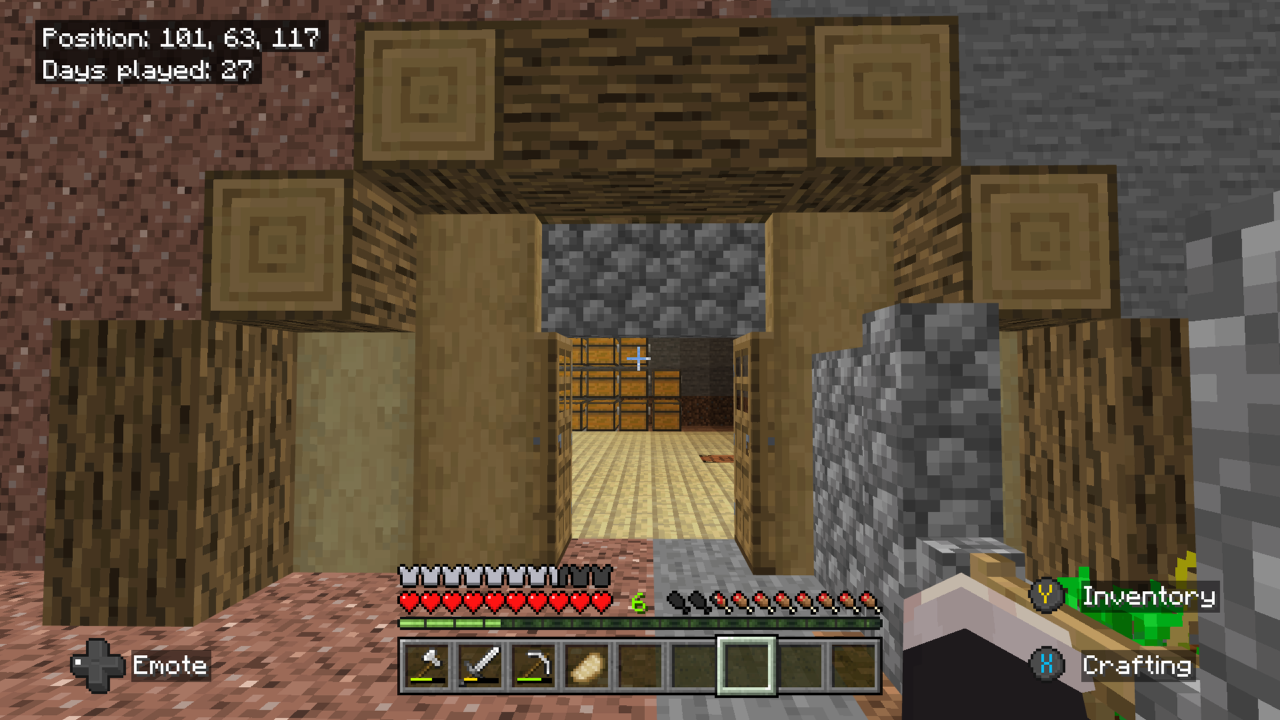Click the green experience level number 6
1280x720 pixels.
click(641, 601)
